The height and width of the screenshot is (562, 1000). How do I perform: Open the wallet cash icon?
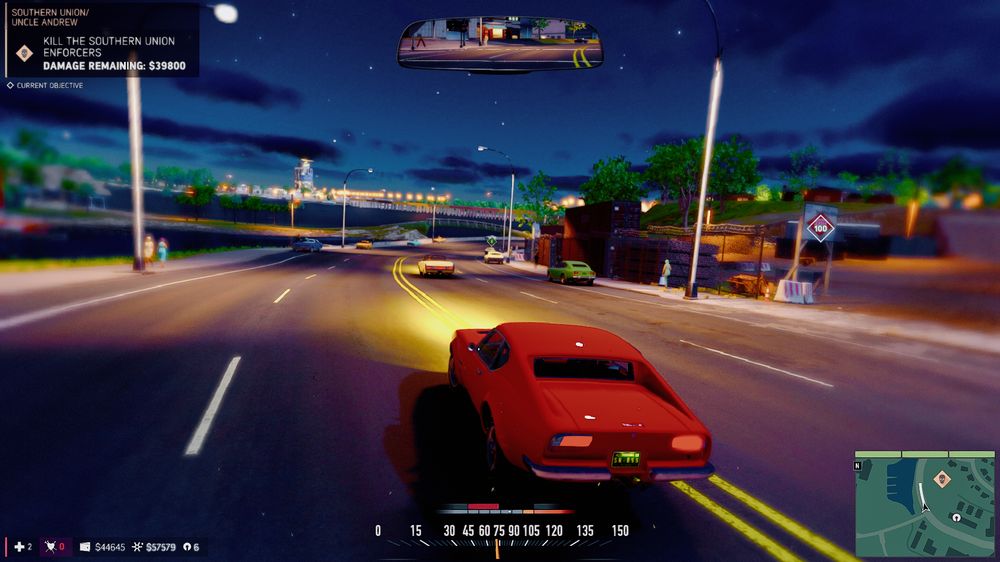point(85,547)
